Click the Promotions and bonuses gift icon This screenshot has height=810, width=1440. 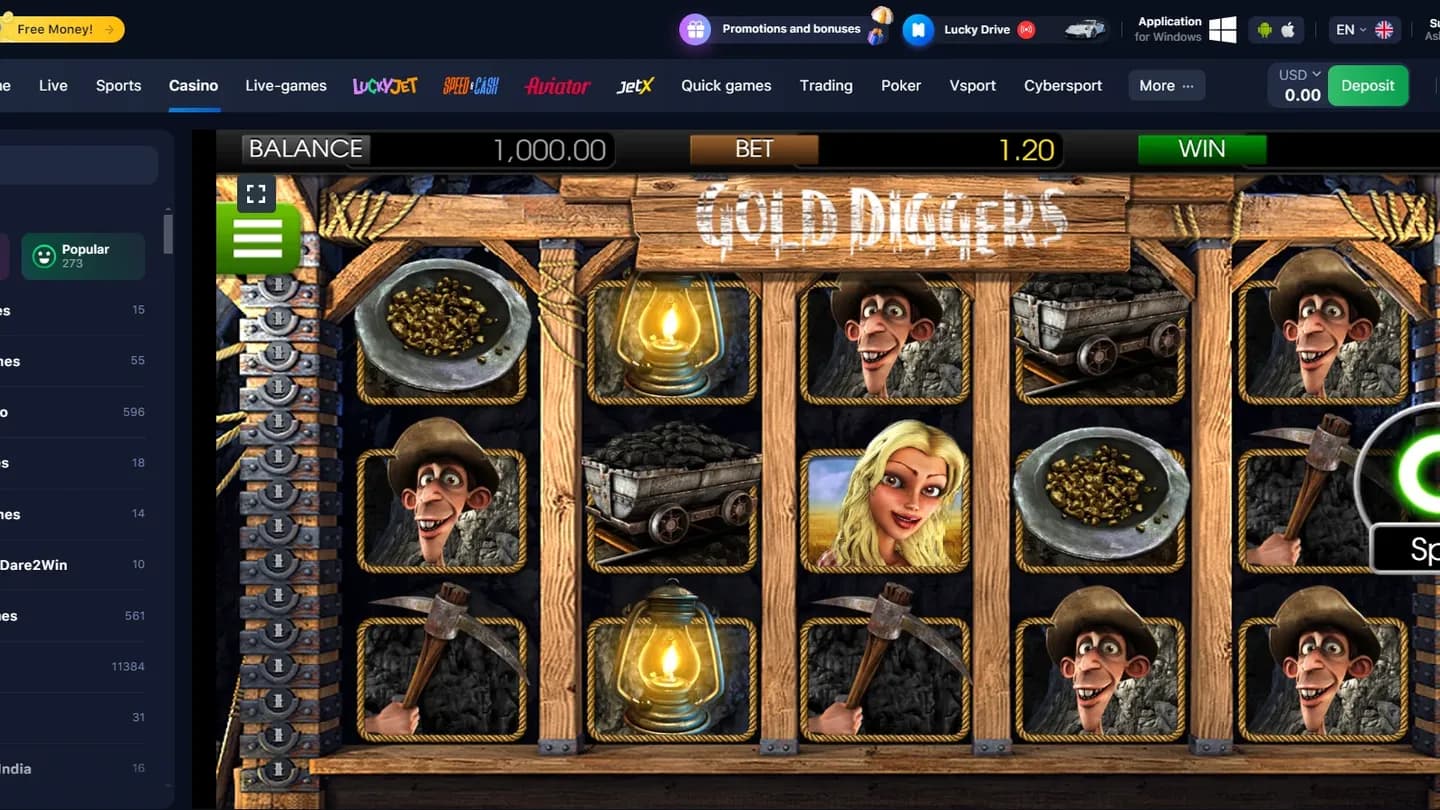(694, 29)
